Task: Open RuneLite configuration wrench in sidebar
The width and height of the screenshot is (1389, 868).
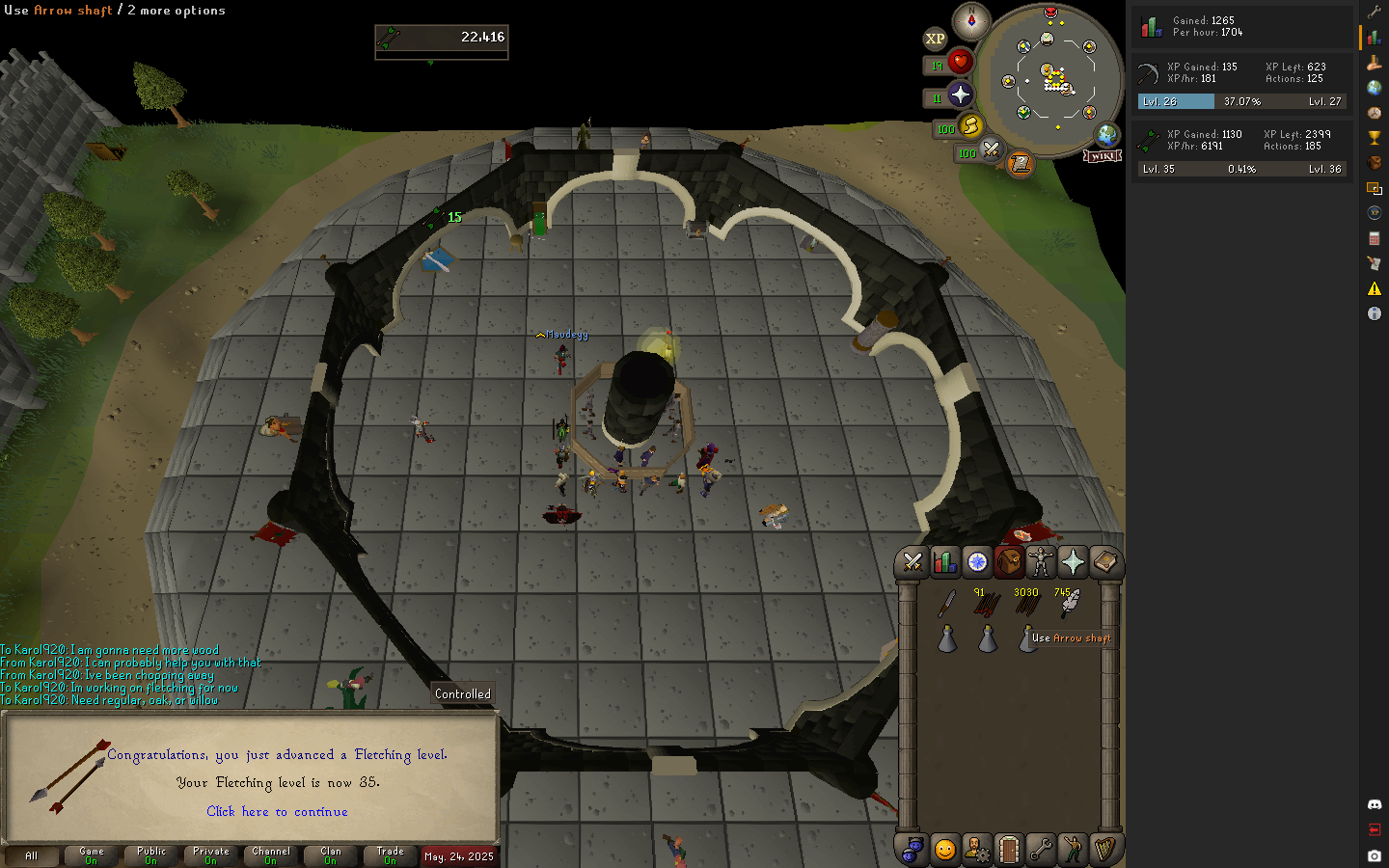Action: [x=1375, y=13]
